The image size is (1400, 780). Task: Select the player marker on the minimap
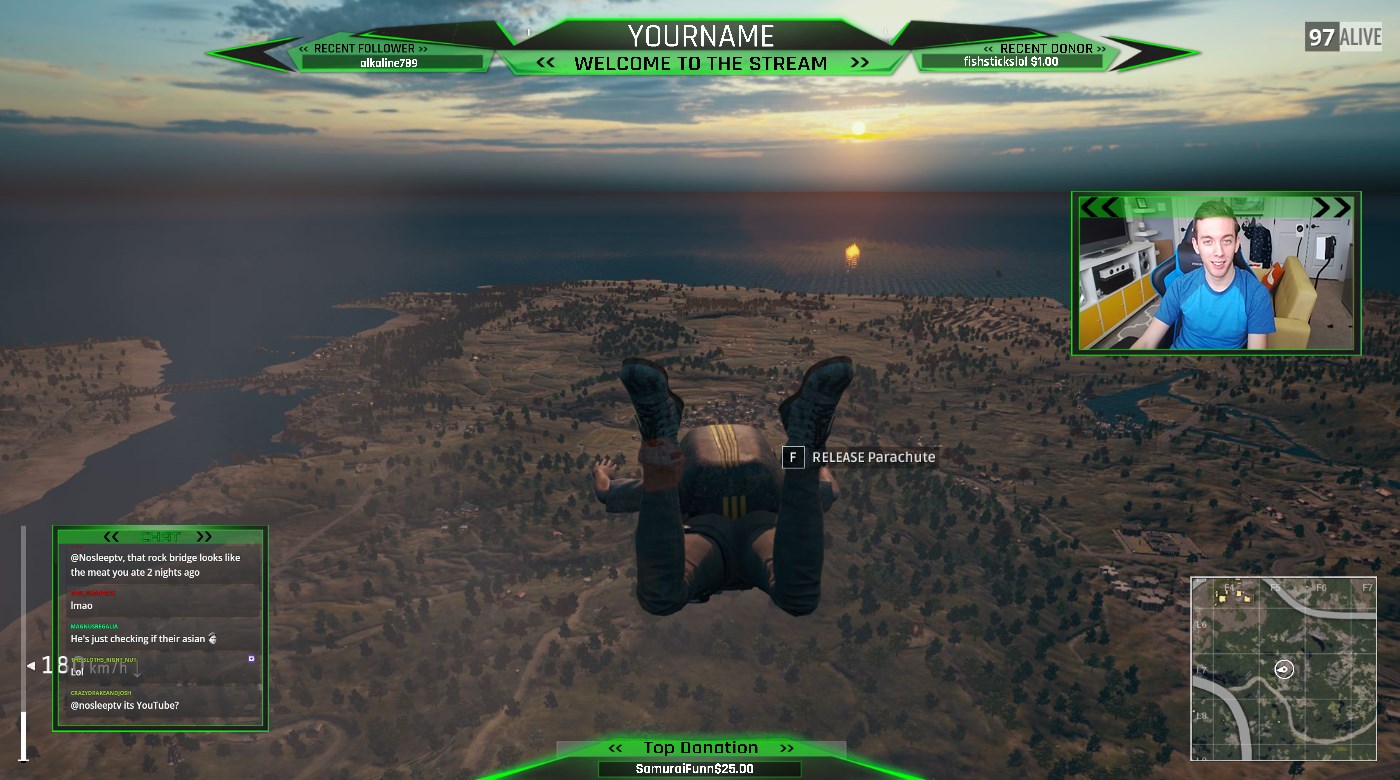point(1285,669)
